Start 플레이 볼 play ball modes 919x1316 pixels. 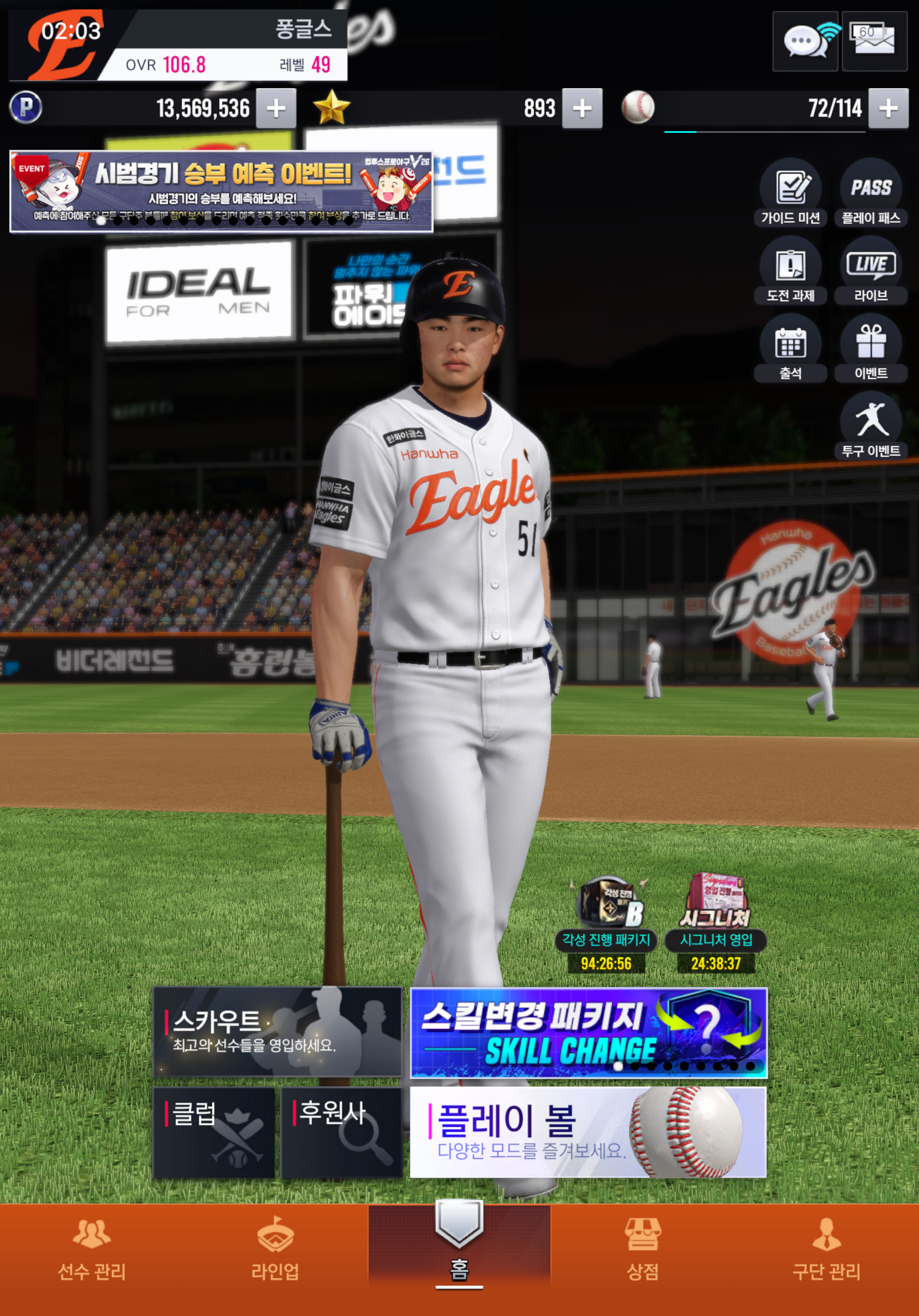589,1132
